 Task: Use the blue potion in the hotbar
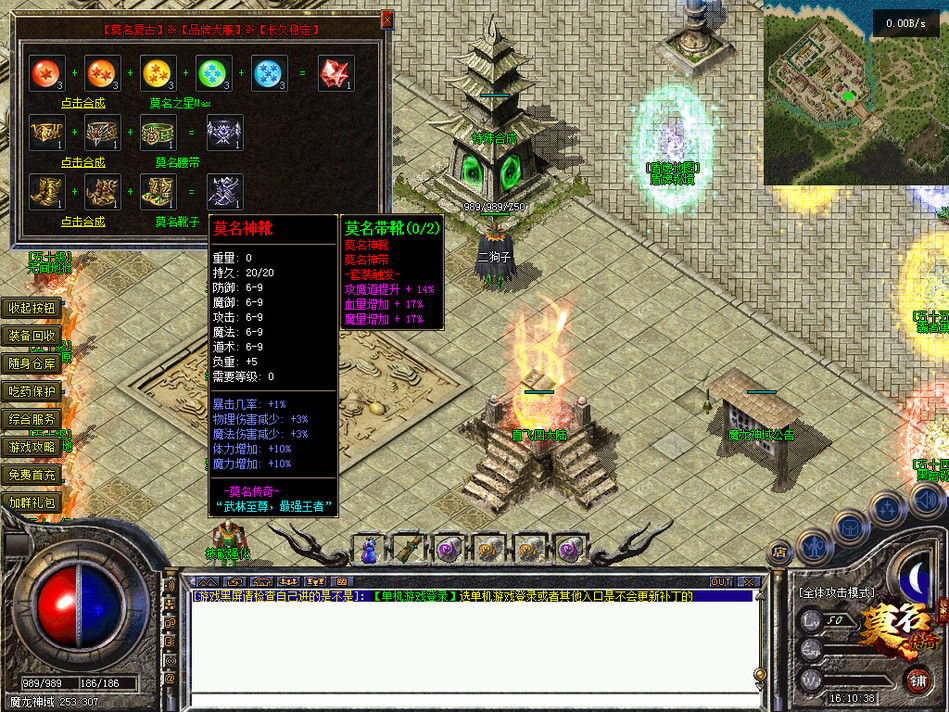pos(369,549)
